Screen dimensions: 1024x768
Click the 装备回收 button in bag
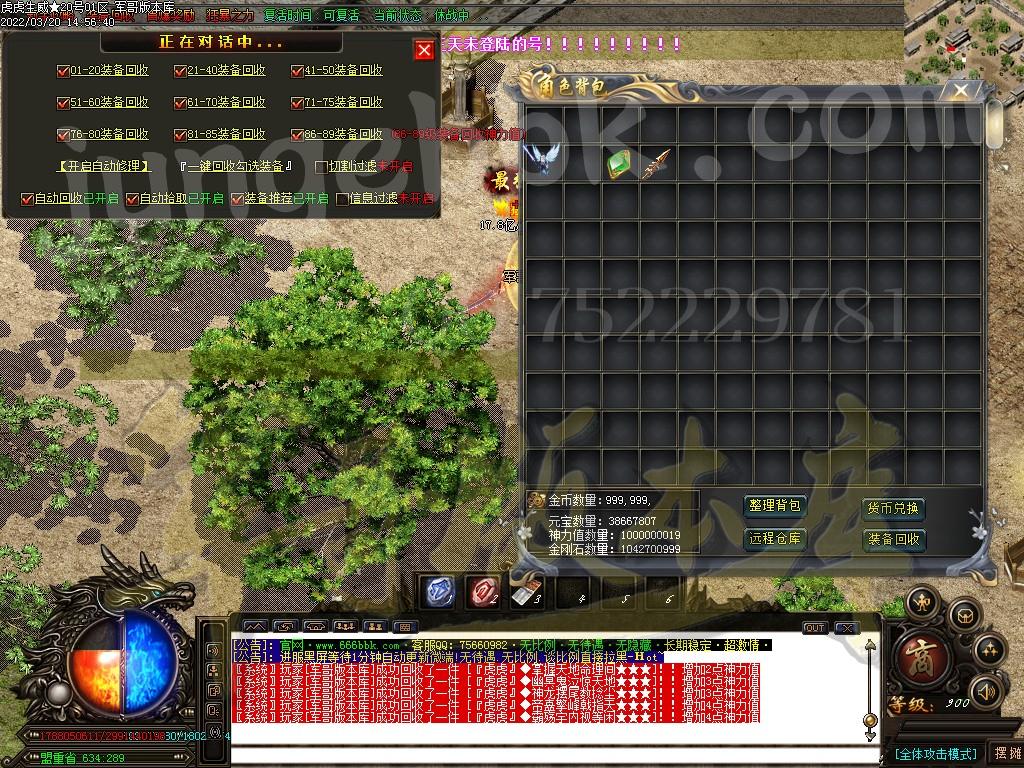[892, 539]
